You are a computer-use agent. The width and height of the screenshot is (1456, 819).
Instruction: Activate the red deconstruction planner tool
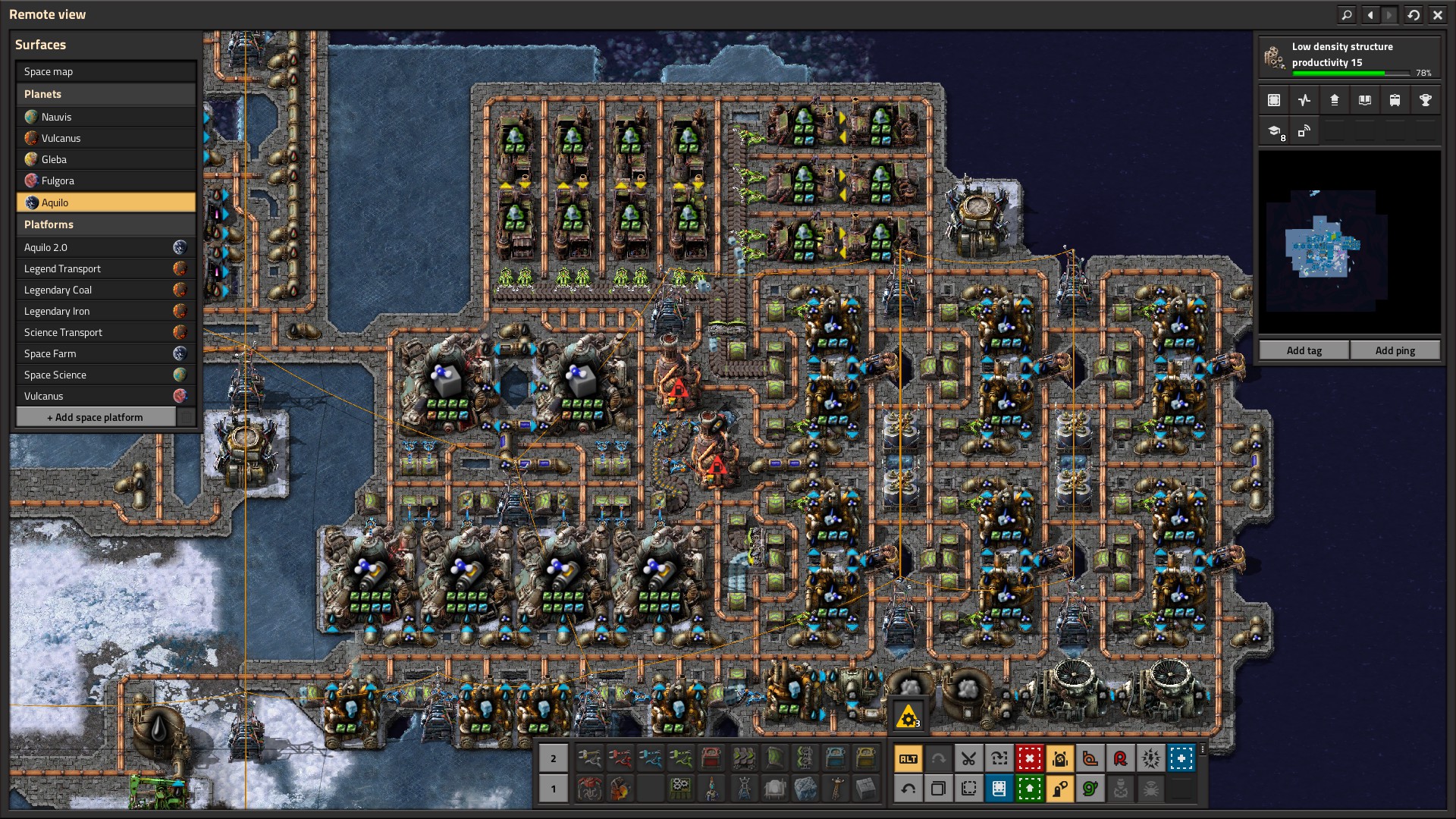tap(1029, 758)
